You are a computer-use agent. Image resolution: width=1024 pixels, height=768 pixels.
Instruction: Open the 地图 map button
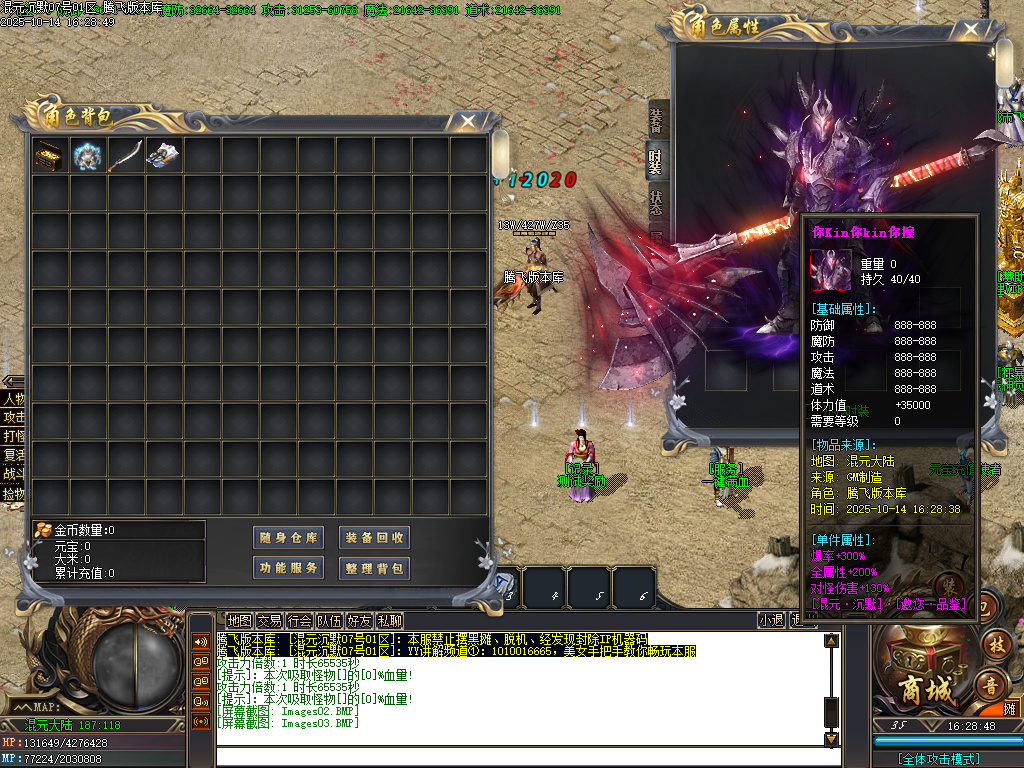(239, 621)
